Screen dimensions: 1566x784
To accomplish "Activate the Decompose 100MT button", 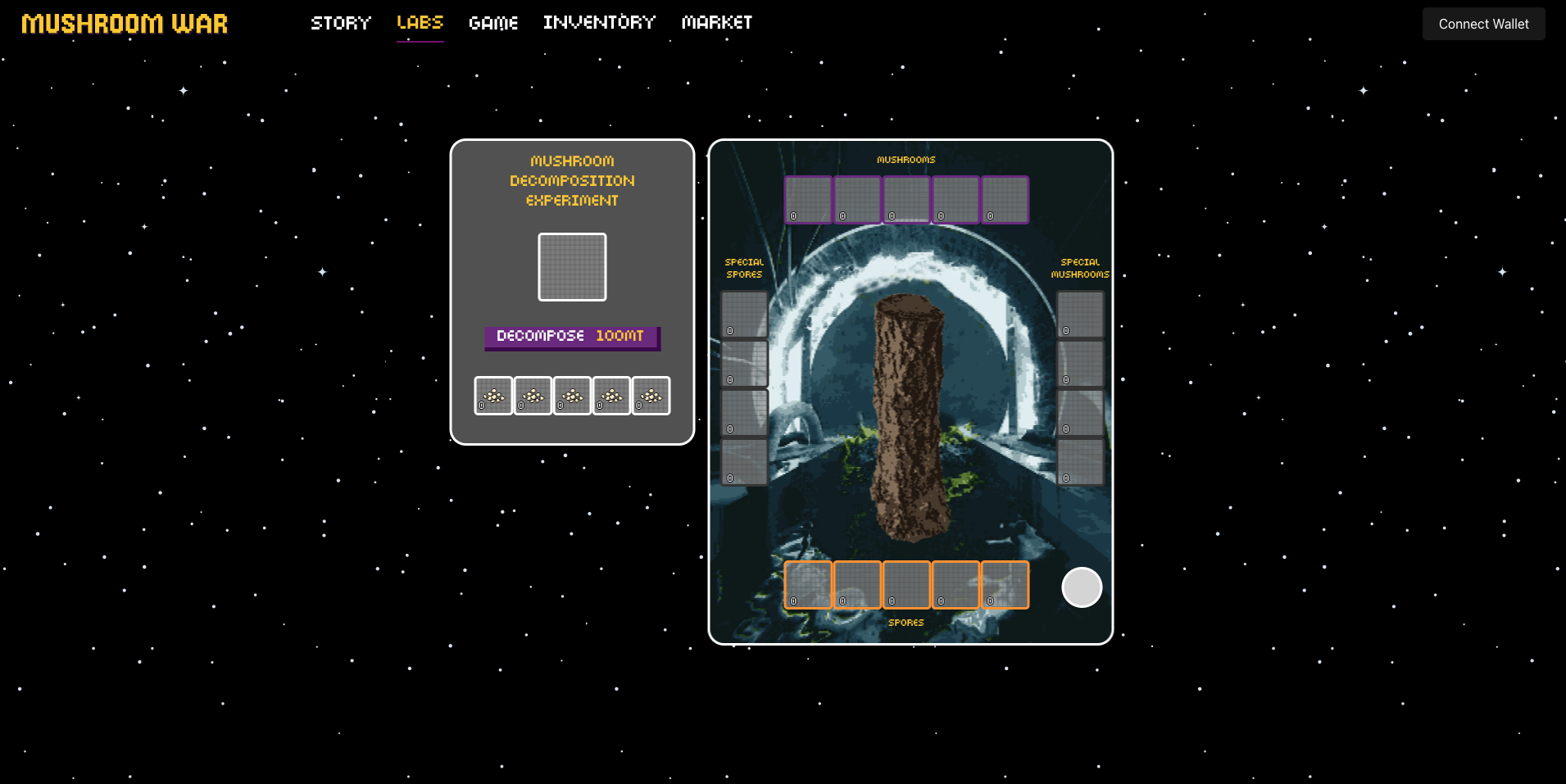I will pyautogui.click(x=572, y=337).
